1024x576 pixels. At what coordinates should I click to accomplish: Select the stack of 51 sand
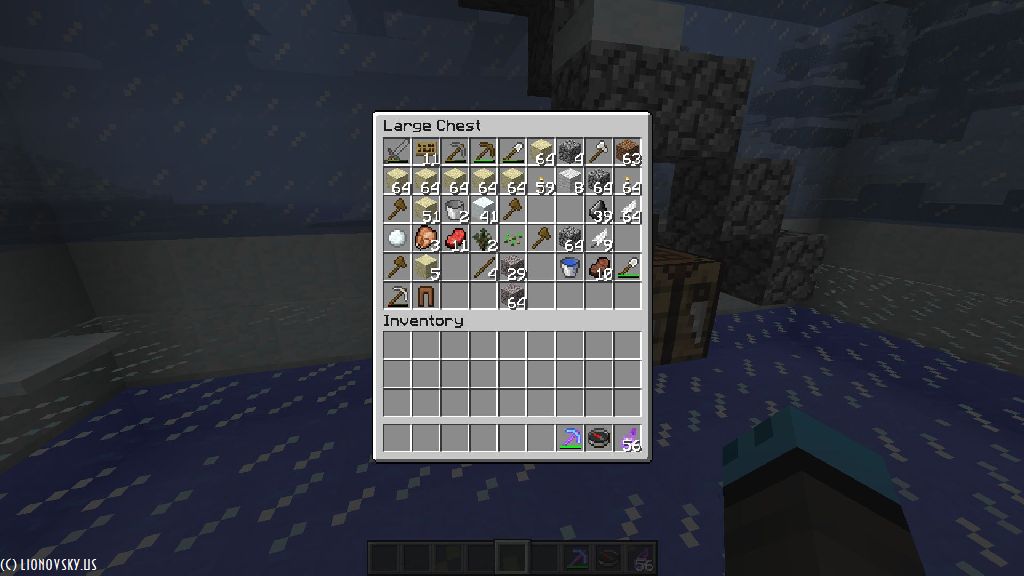426,210
